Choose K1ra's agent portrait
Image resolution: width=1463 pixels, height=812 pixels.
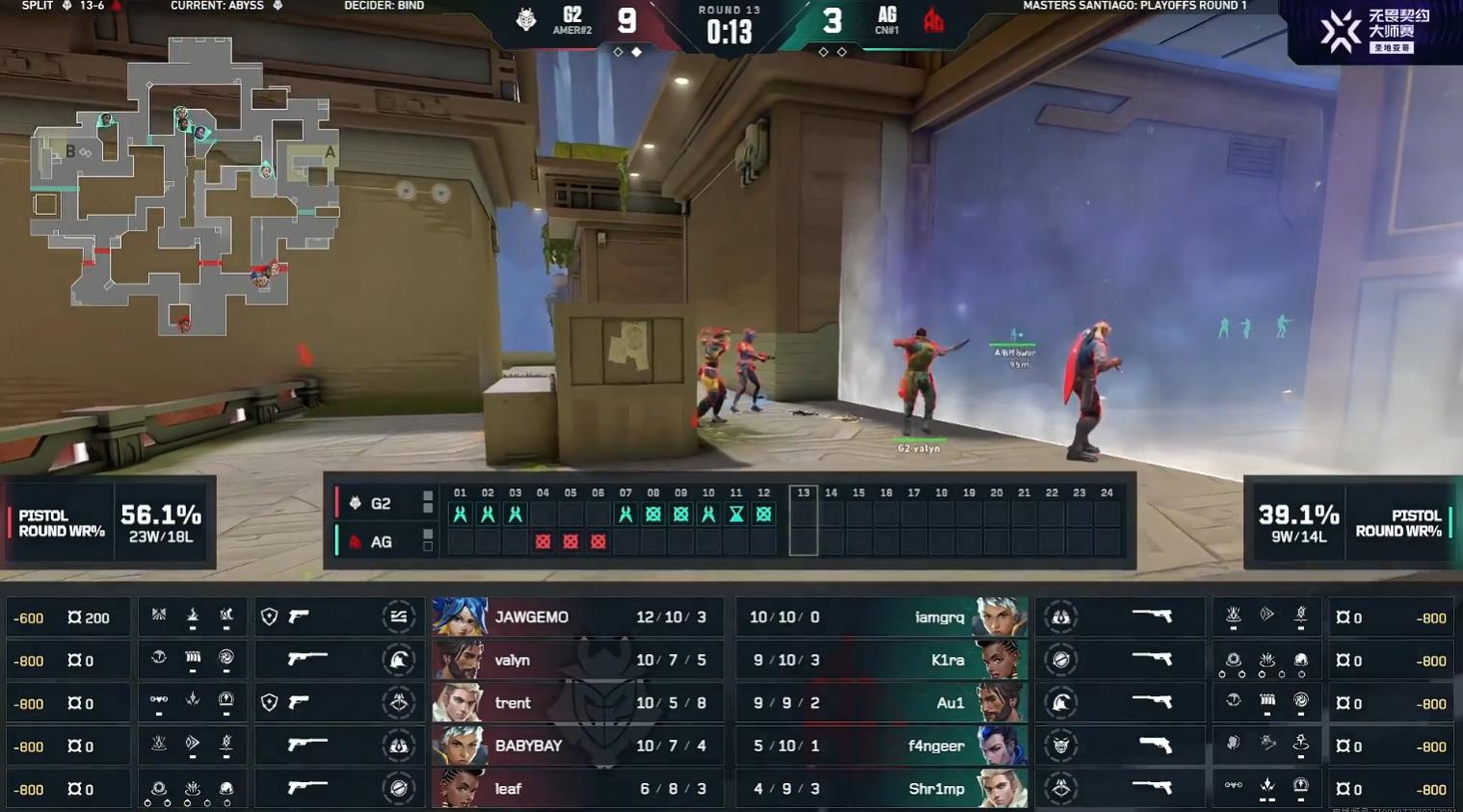1001,660
